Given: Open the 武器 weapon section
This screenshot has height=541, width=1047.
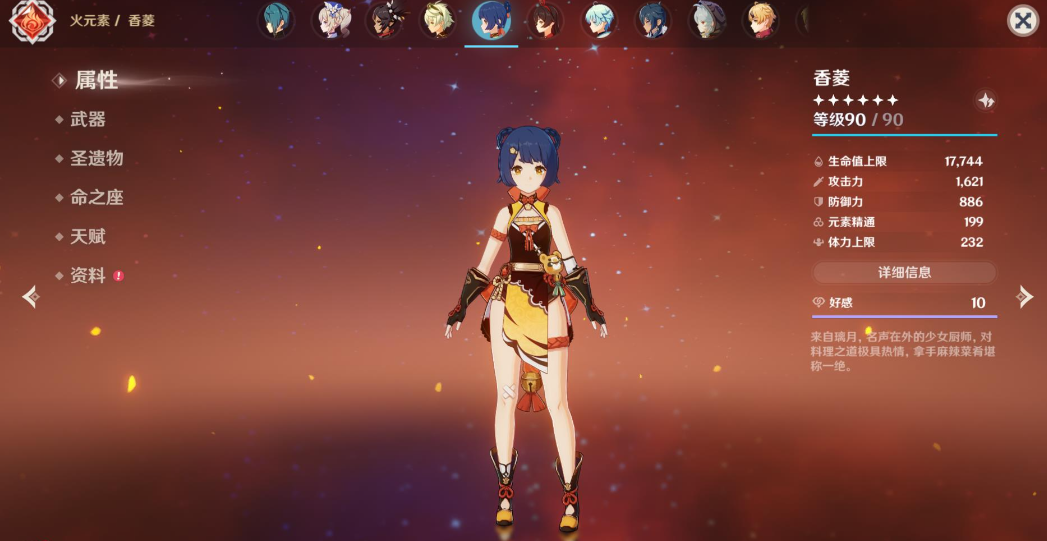Looking at the screenshot, I should (88, 119).
